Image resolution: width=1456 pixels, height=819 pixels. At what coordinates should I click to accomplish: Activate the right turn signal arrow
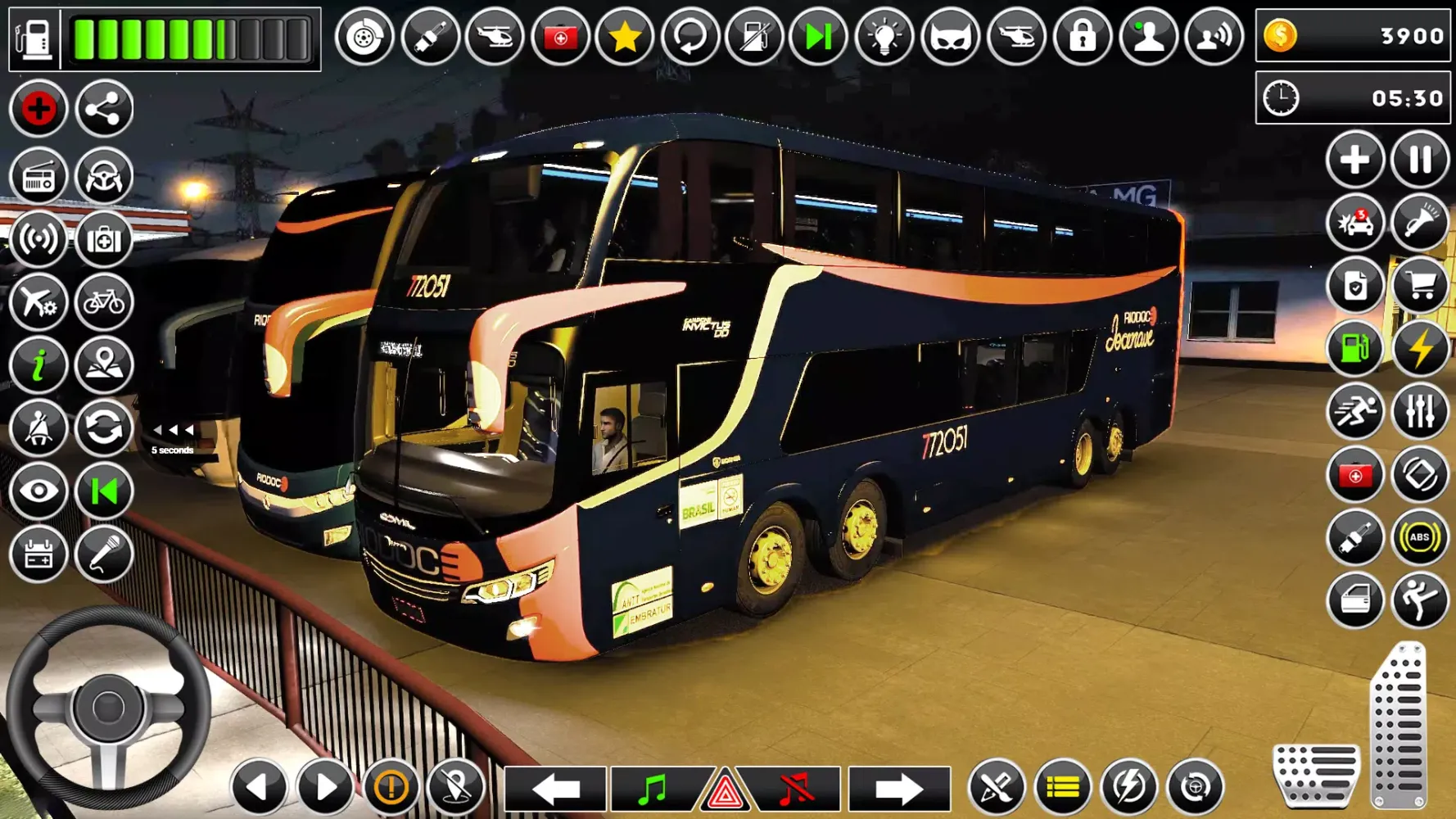[898, 789]
